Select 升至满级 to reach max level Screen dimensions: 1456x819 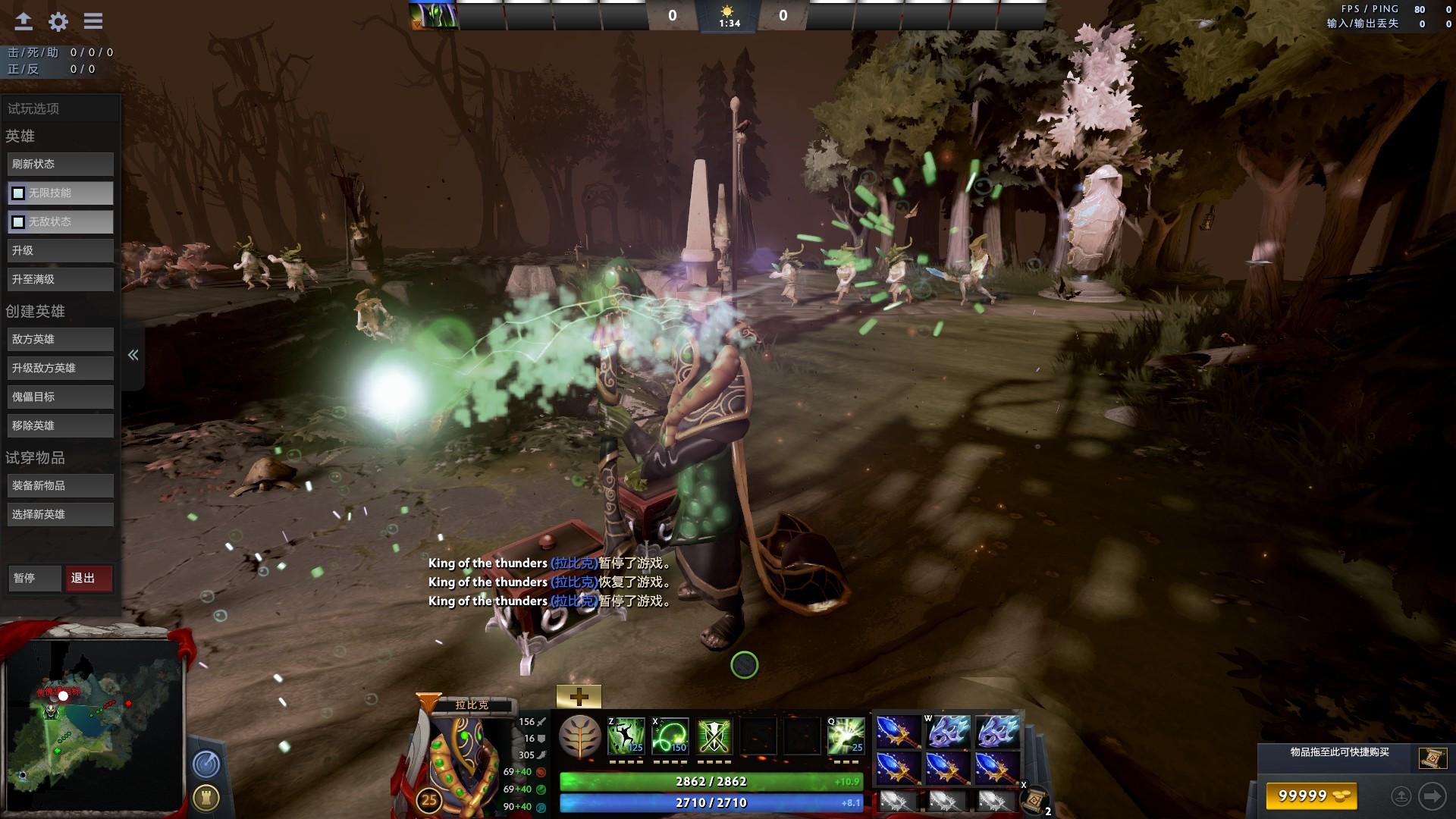point(61,279)
